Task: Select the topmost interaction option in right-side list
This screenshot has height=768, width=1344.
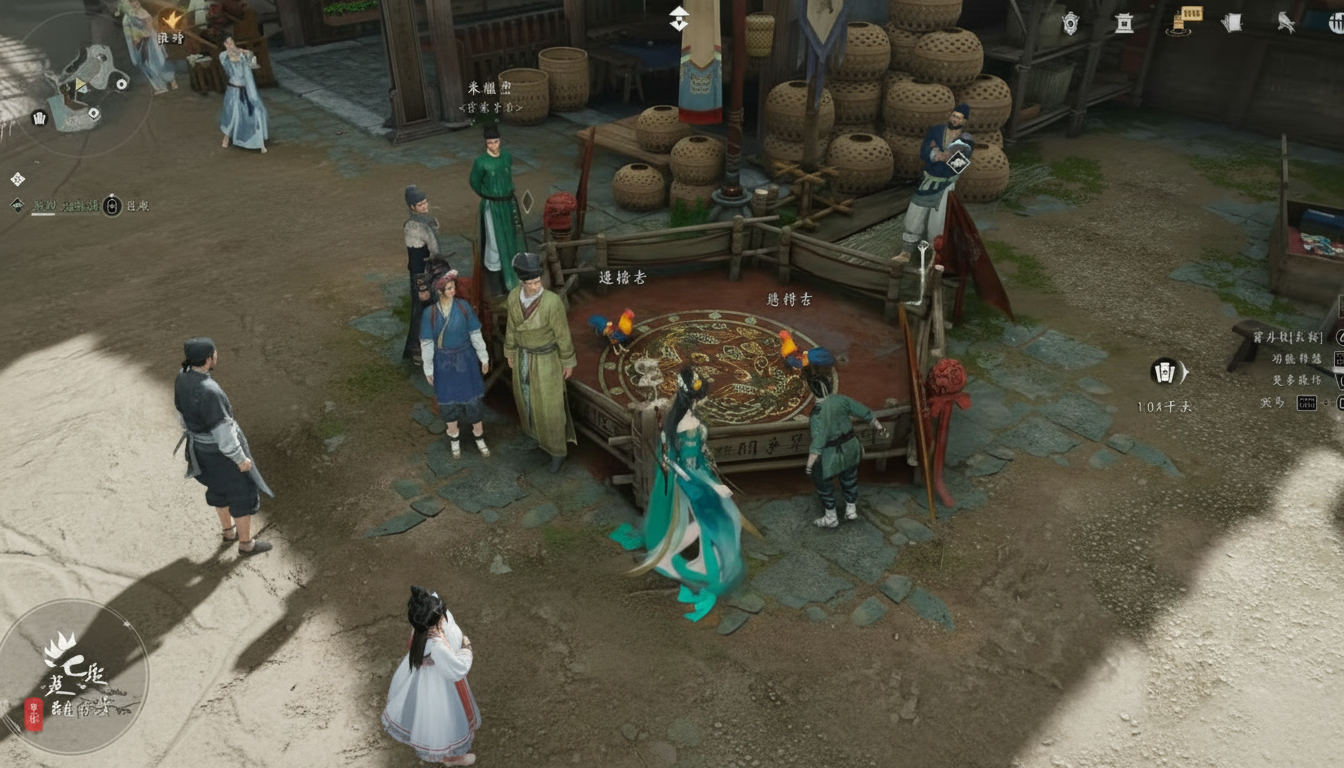Action: point(1287,339)
